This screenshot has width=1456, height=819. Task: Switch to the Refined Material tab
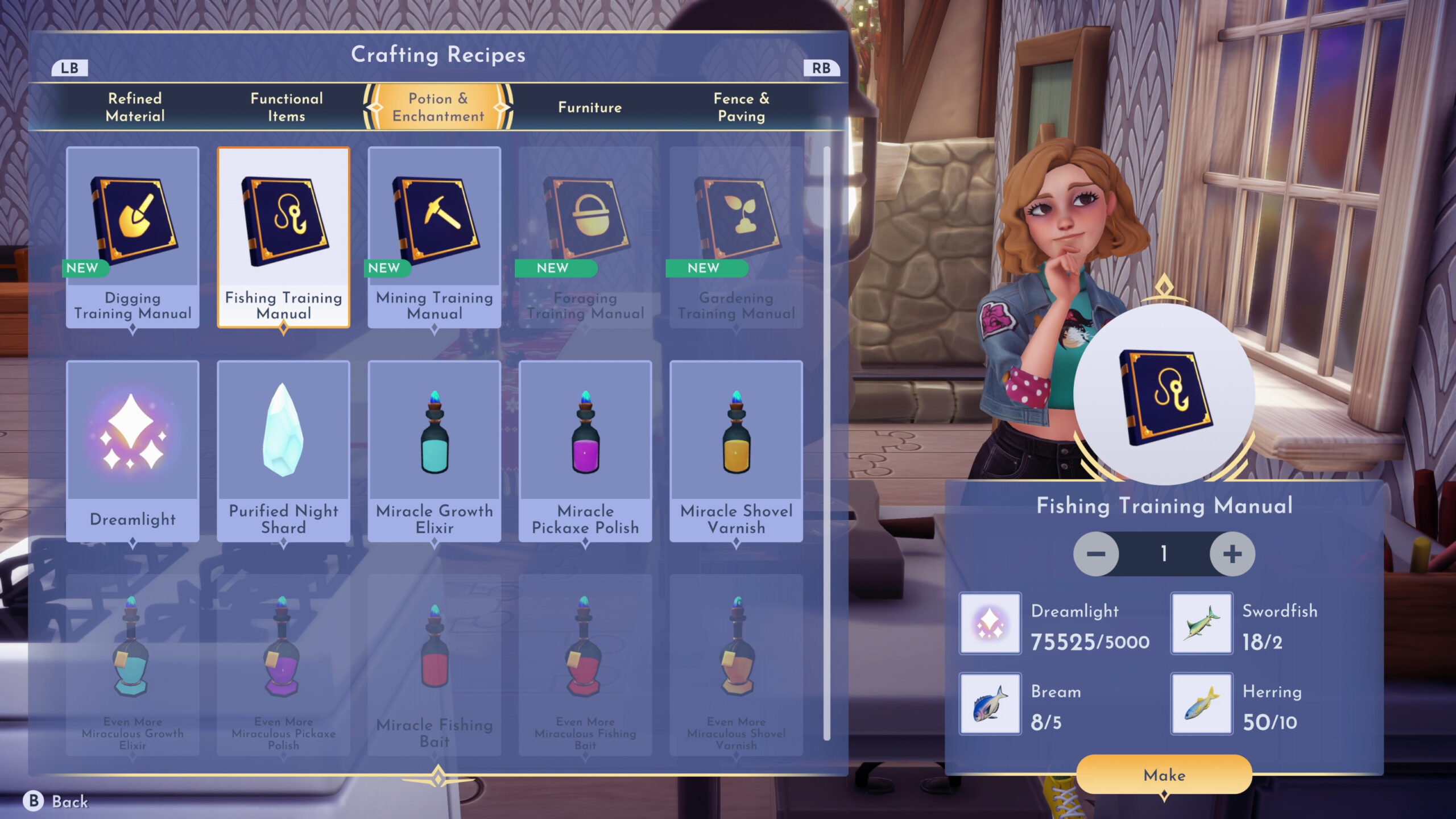[x=135, y=107]
